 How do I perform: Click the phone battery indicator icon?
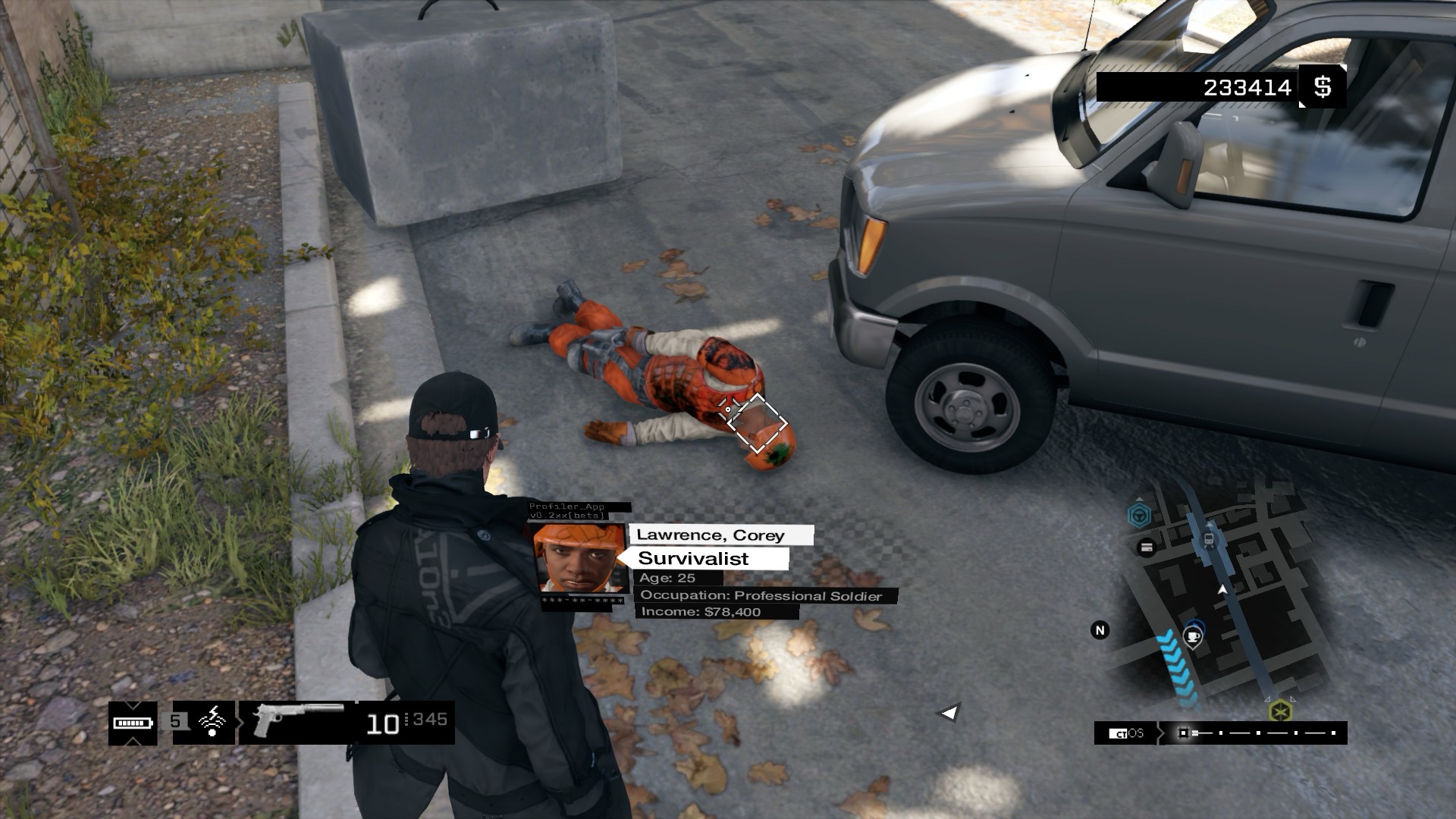tap(133, 723)
